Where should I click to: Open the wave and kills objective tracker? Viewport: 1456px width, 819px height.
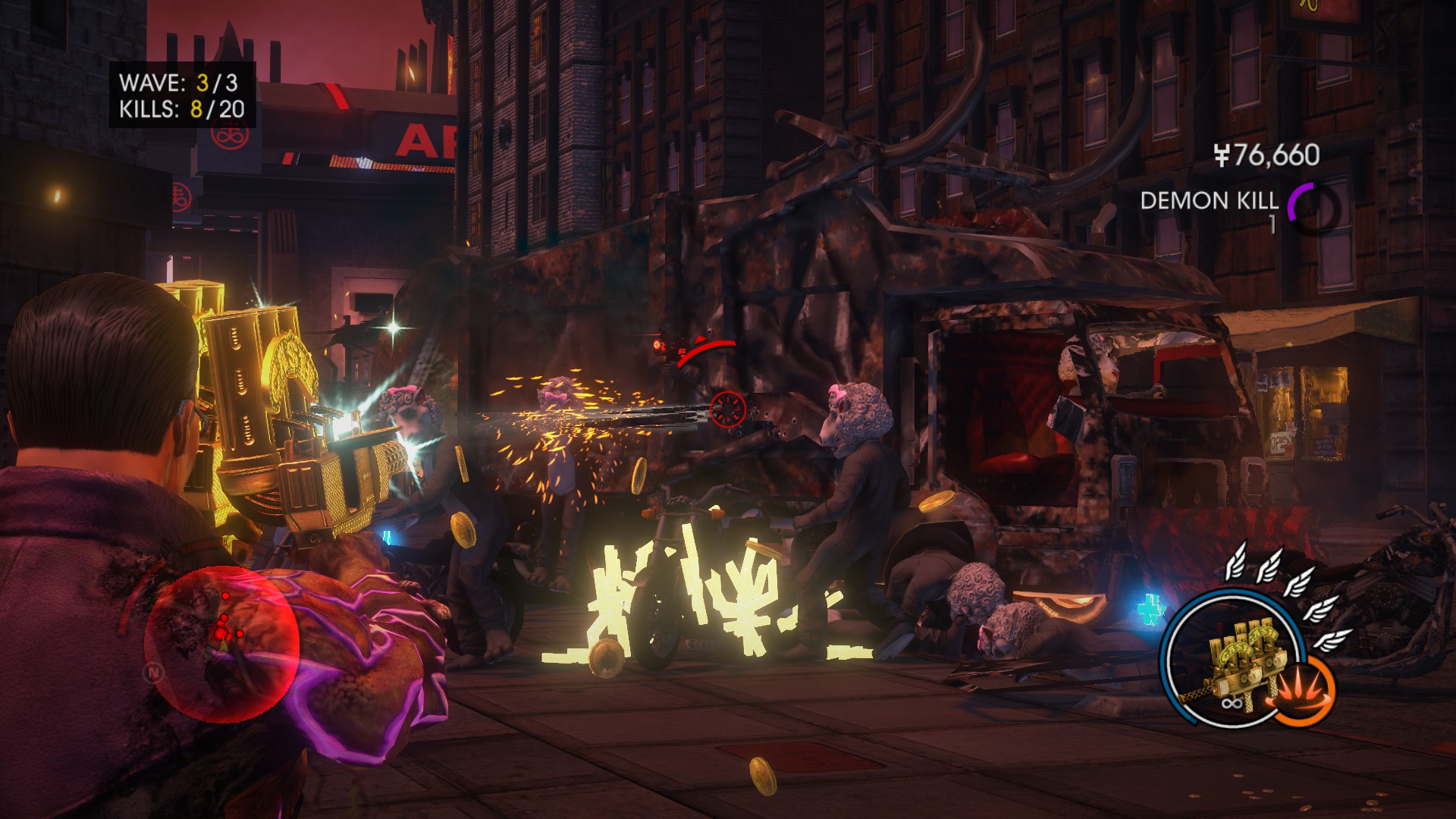pyautogui.click(x=182, y=96)
